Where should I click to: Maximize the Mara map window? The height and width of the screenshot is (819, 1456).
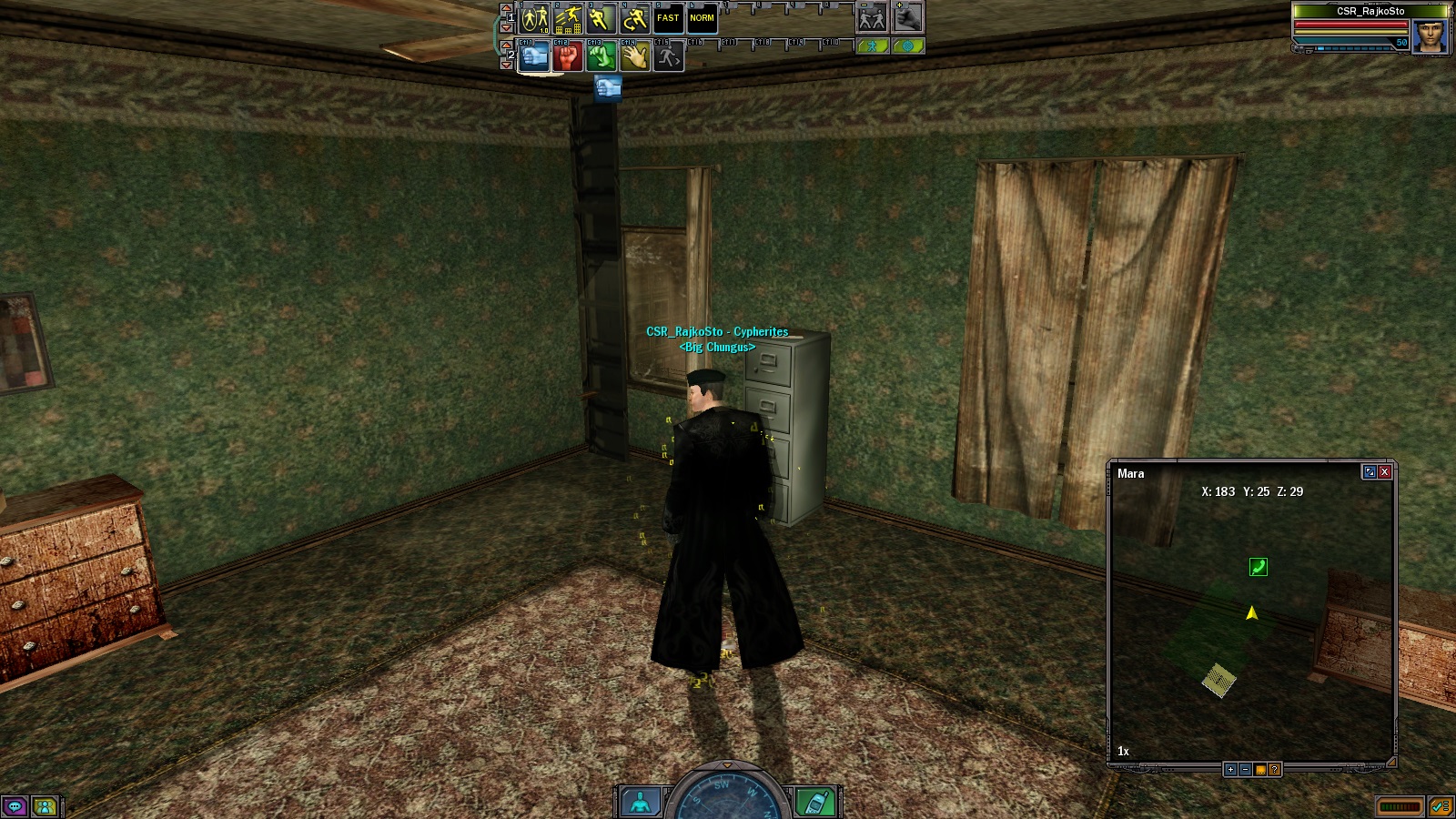click(1369, 471)
